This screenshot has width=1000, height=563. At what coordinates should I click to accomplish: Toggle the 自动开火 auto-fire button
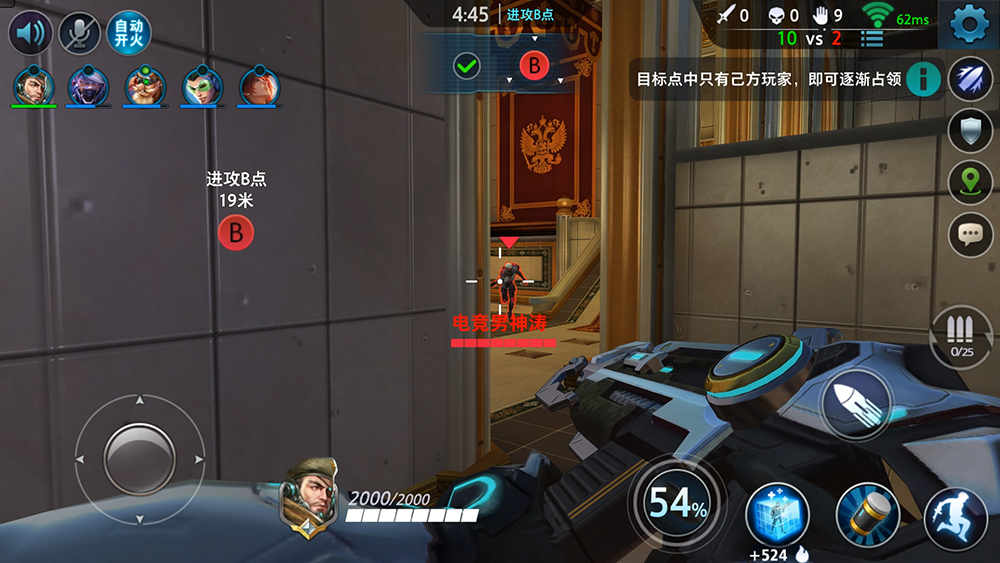click(128, 33)
